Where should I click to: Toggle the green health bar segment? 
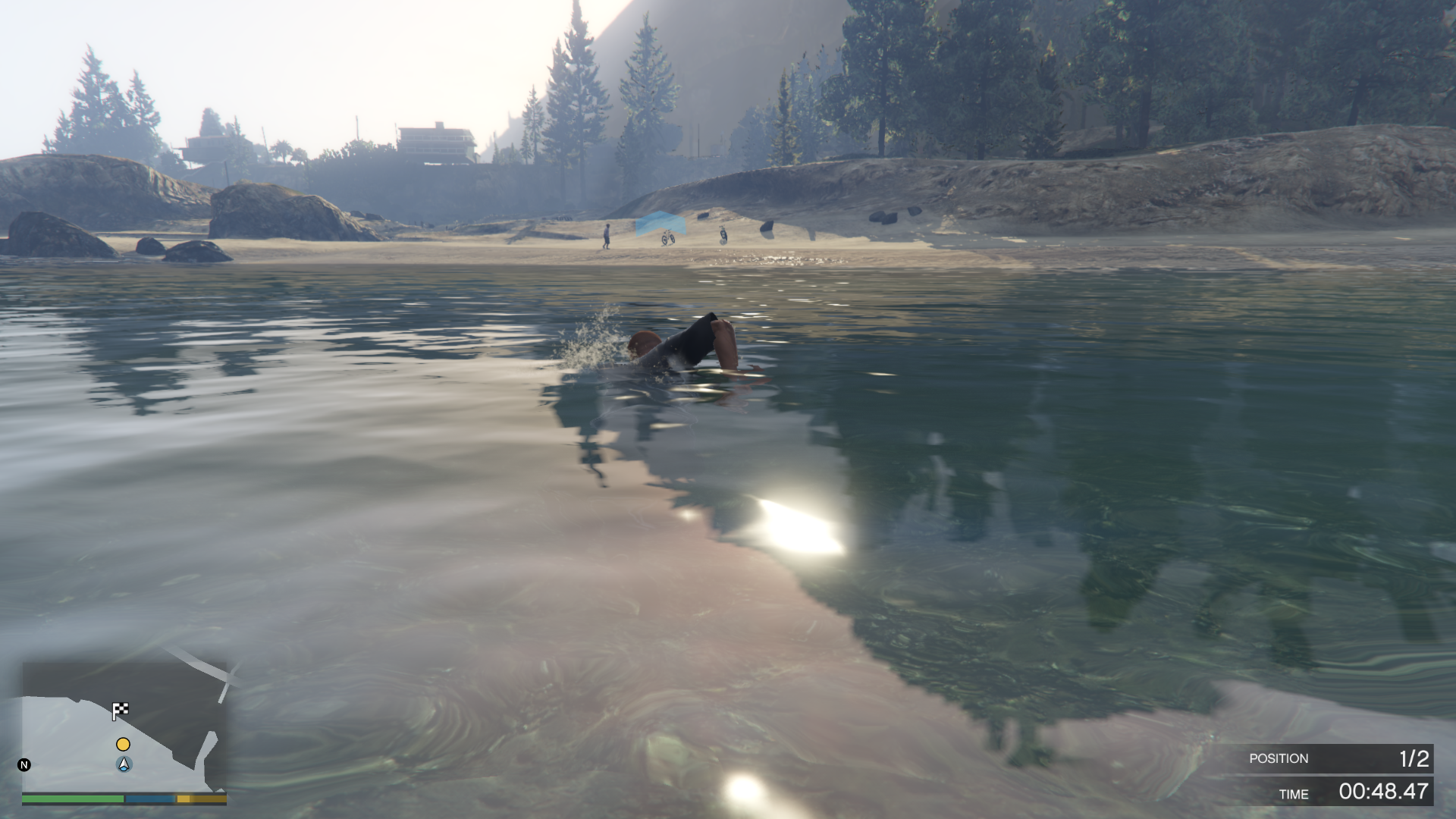[72, 800]
